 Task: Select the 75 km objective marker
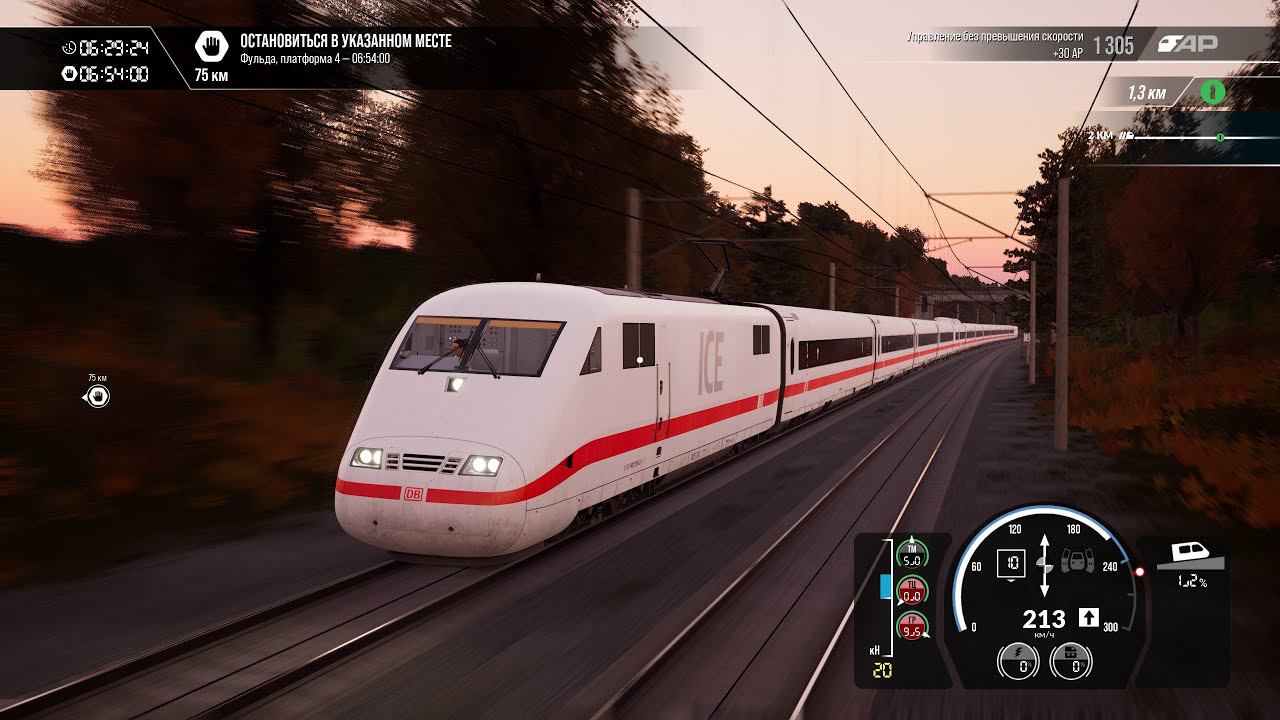click(x=98, y=397)
